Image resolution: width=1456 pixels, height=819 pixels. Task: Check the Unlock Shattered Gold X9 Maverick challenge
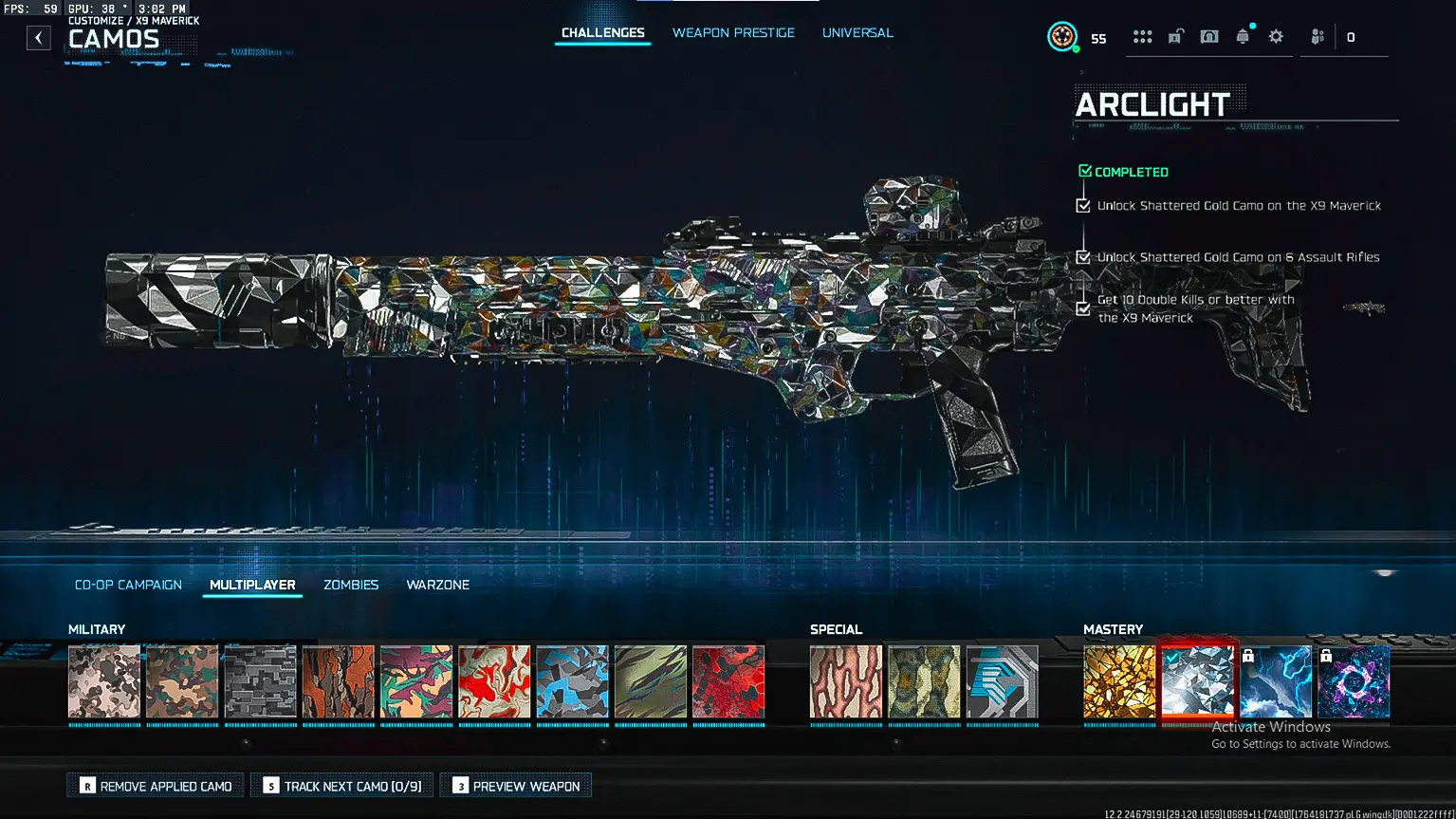[x=1084, y=205]
